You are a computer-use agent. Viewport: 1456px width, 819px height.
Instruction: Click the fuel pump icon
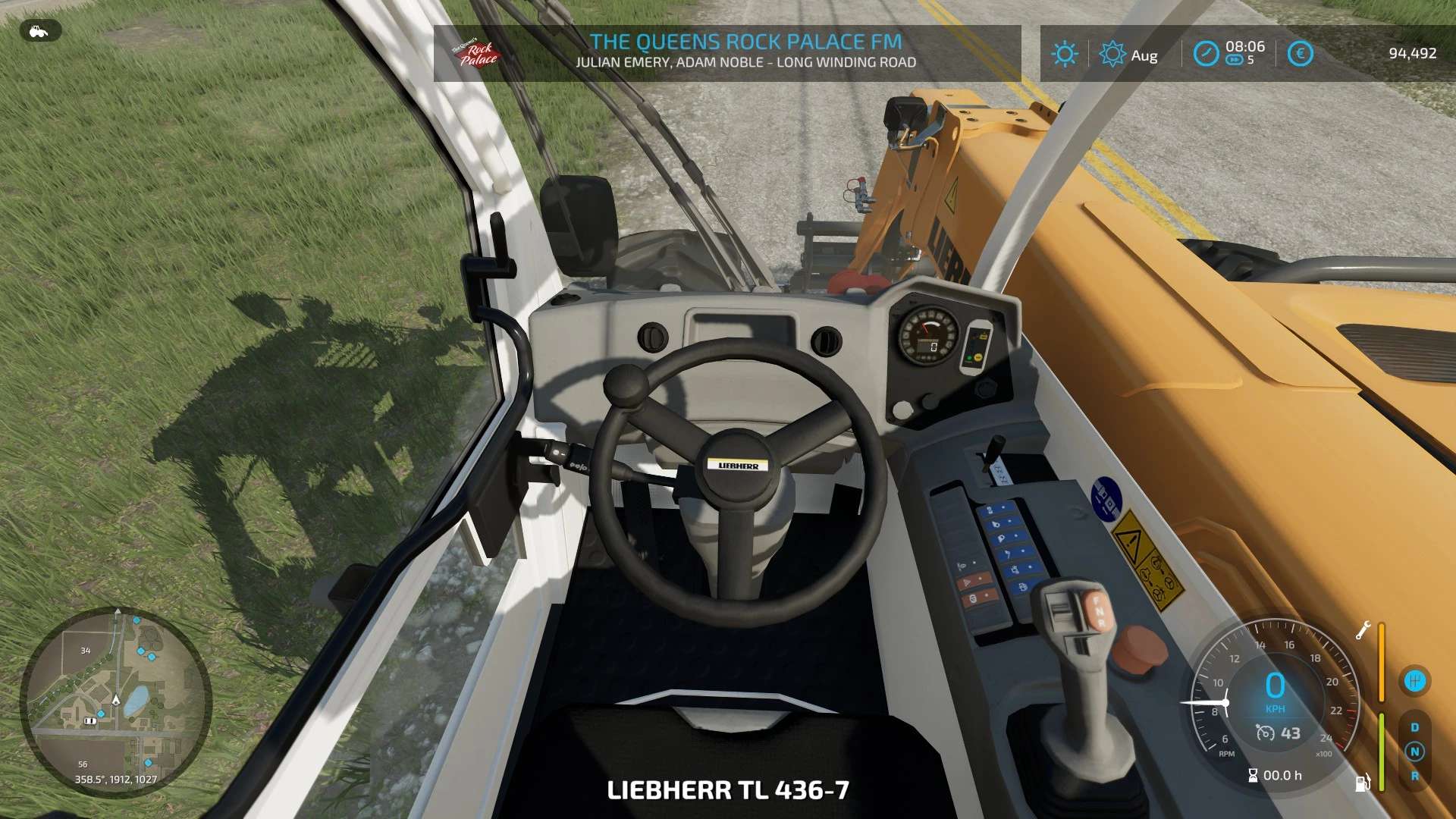(1363, 783)
